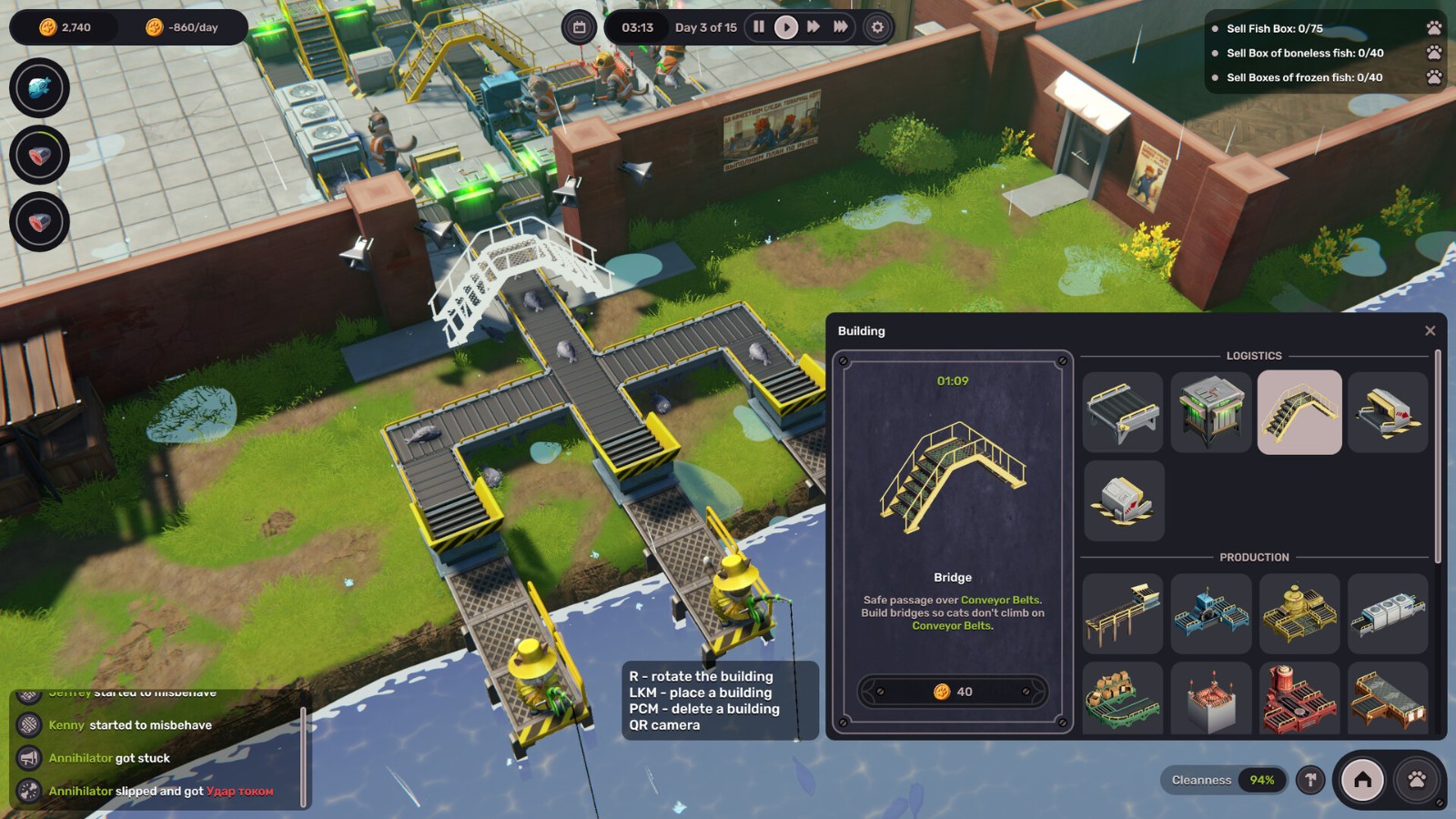Click the Sell Fish Box objective
The image size is (1456, 819).
tap(1274, 28)
